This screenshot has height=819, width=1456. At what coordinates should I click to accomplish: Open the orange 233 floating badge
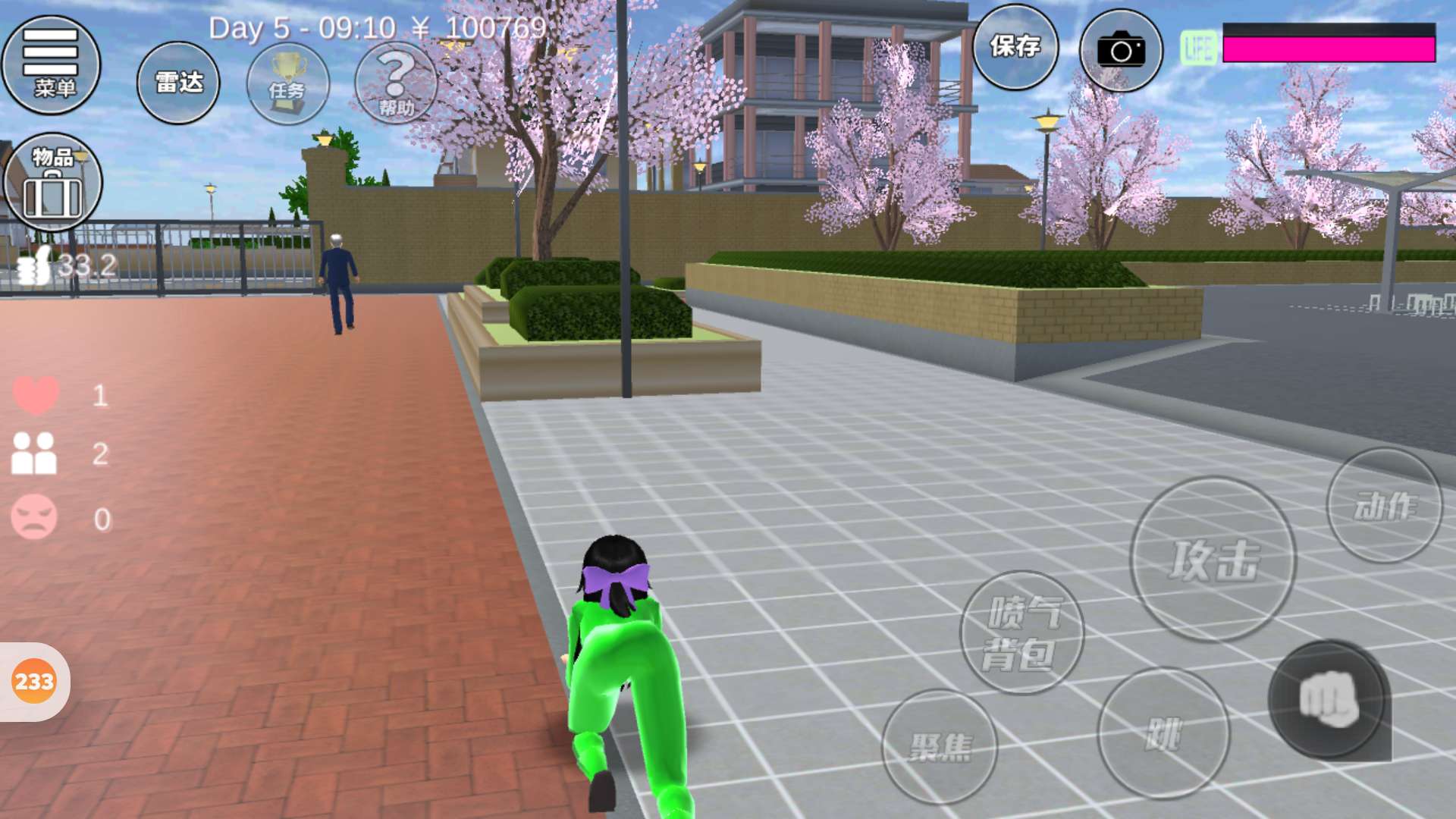click(x=34, y=682)
